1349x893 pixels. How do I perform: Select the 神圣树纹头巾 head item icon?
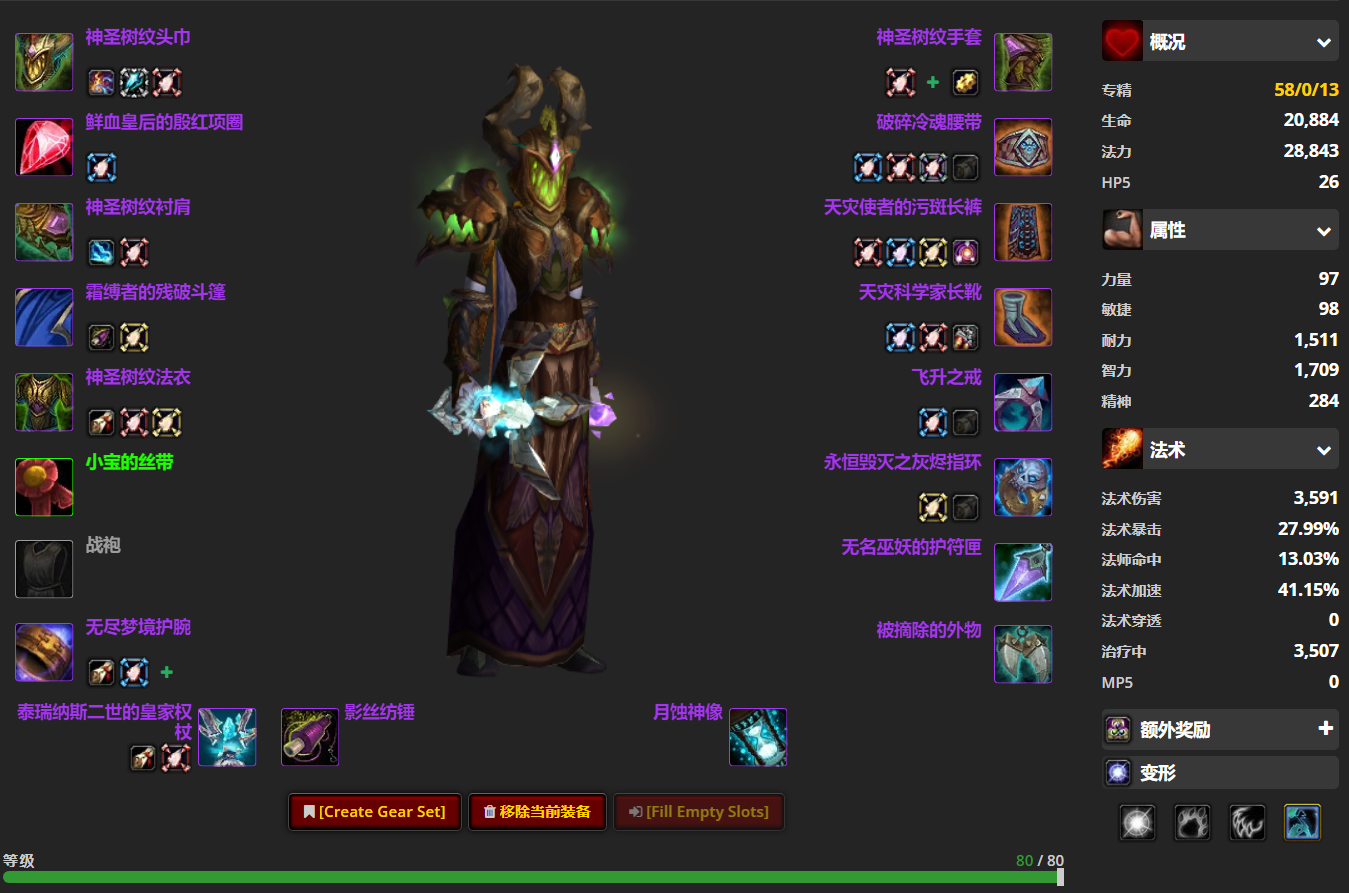(x=44, y=61)
